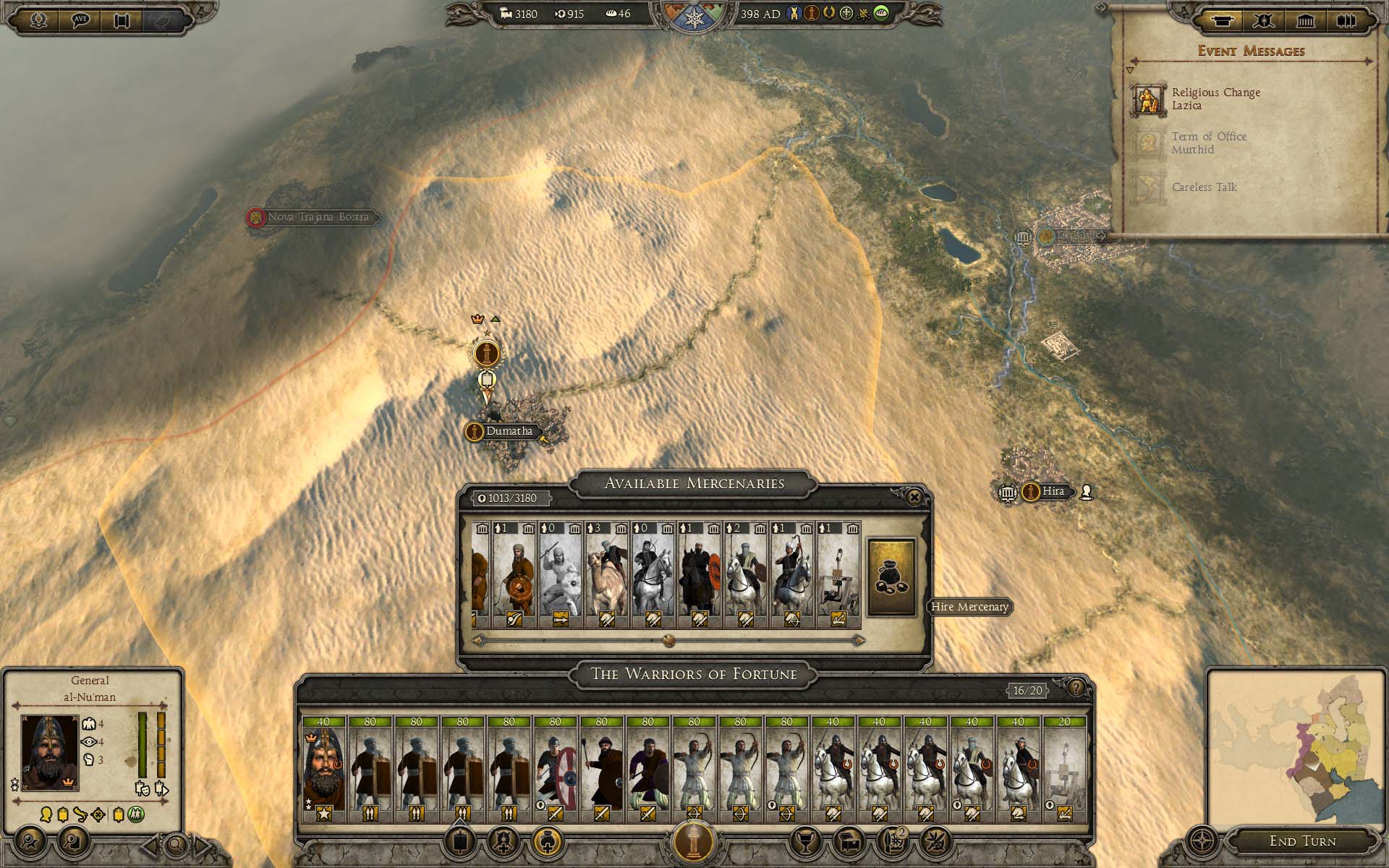Click the Hire Mercenary gold pouch button
Screen dimensions: 1389x868
tap(891, 576)
